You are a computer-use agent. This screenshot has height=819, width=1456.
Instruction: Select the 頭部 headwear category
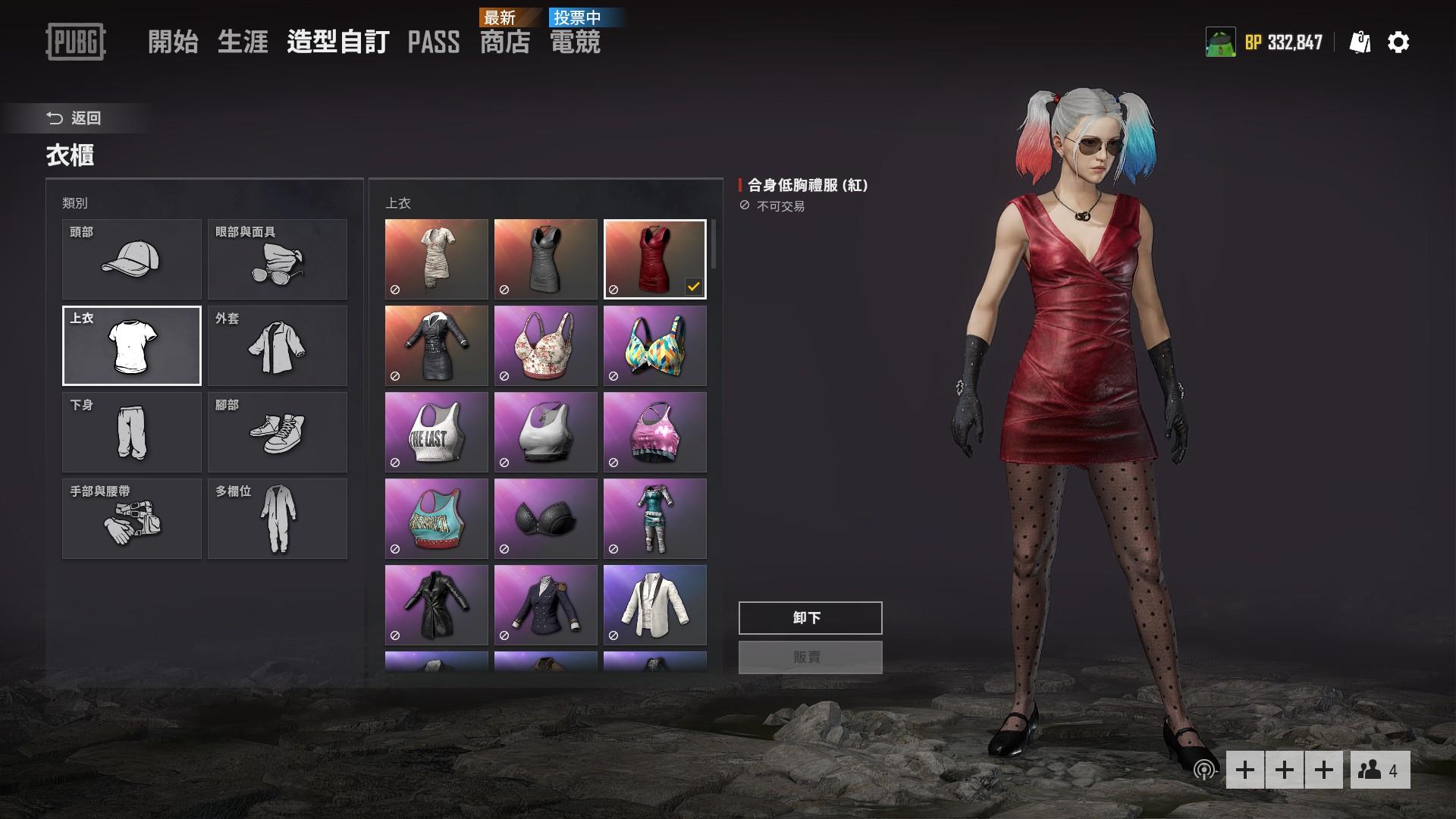[x=131, y=259]
